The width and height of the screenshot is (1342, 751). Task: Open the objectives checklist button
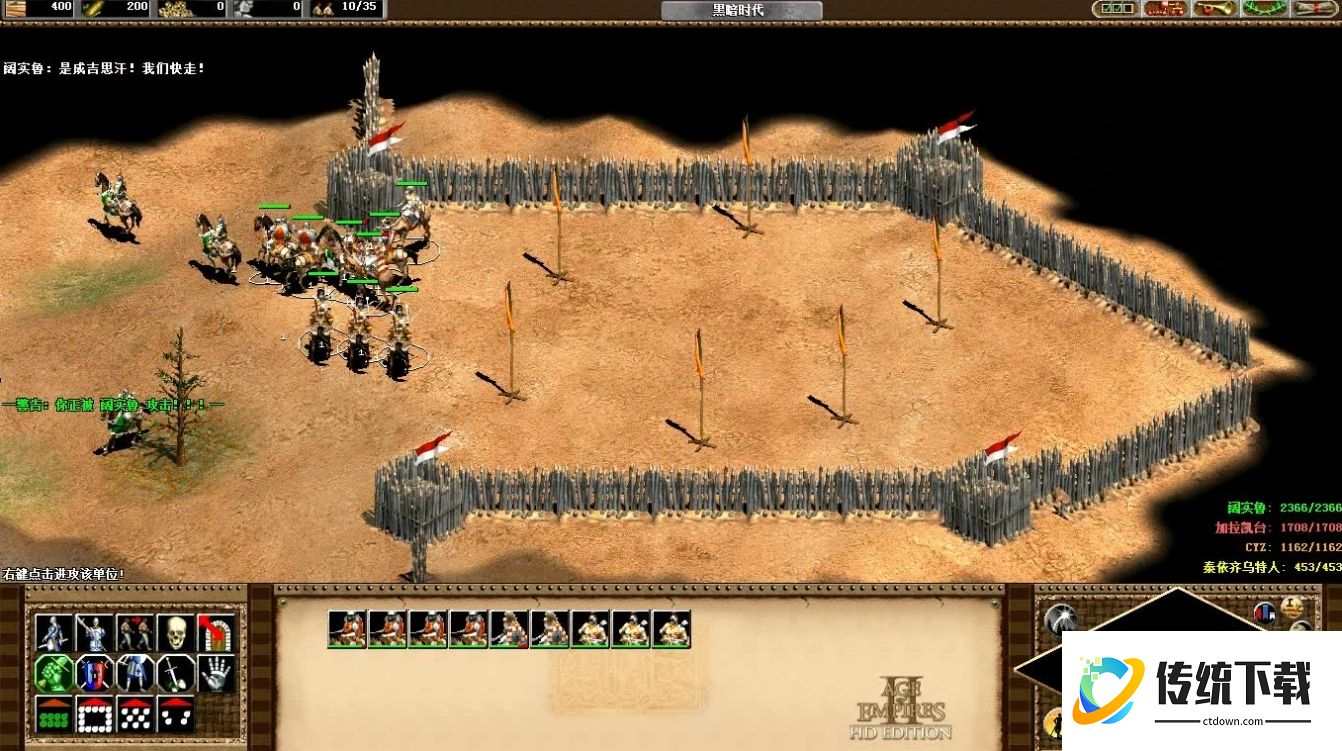point(1115,9)
